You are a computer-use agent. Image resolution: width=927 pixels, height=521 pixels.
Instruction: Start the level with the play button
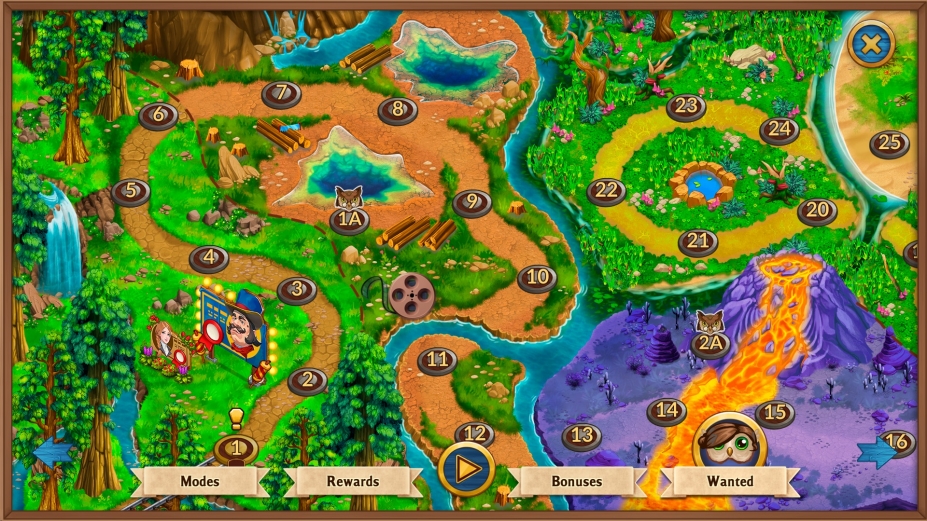click(466, 469)
